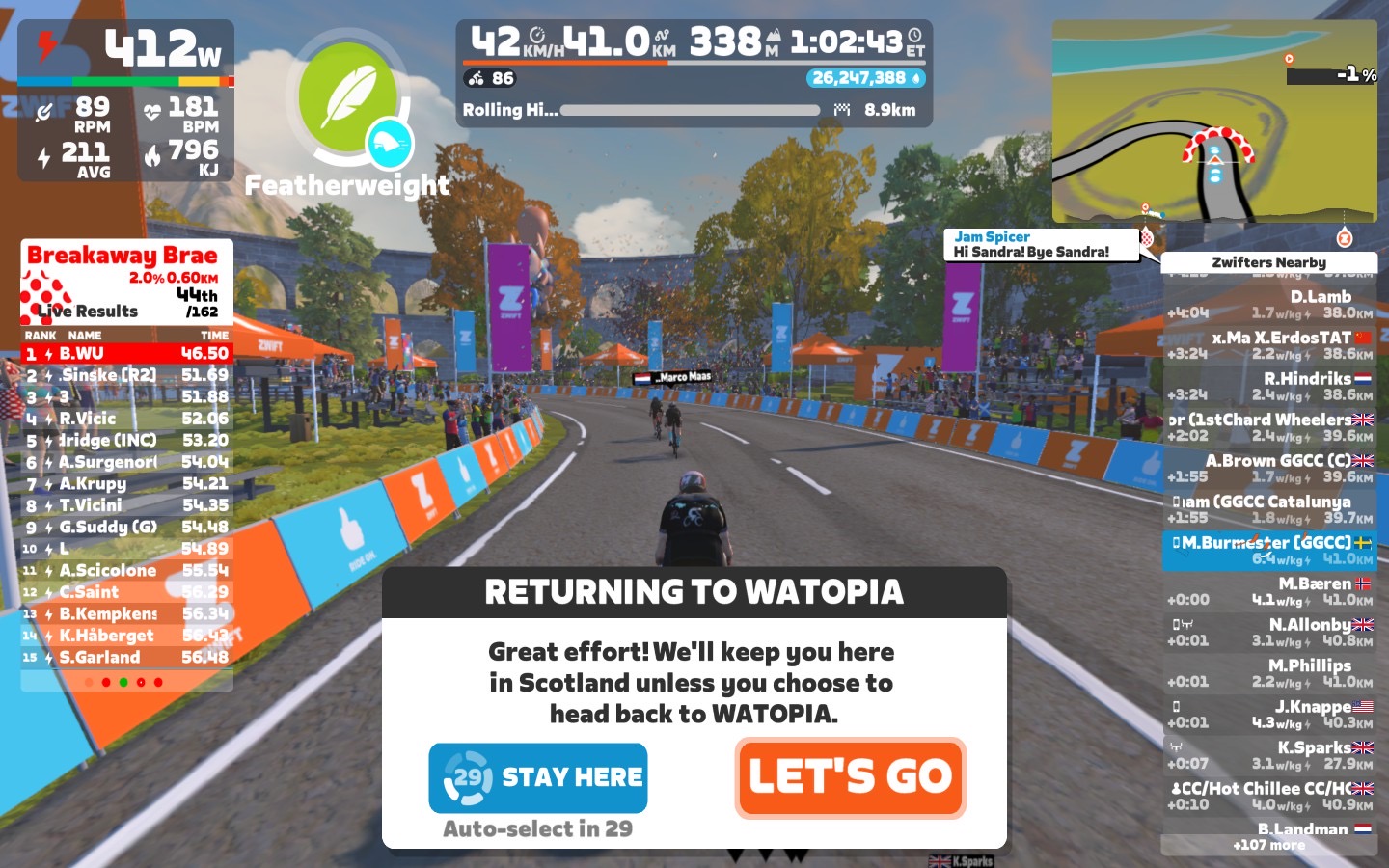The height and width of the screenshot is (868, 1389).
Task: Choose the LET'S GO button
Action: pyautogui.click(x=850, y=777)
